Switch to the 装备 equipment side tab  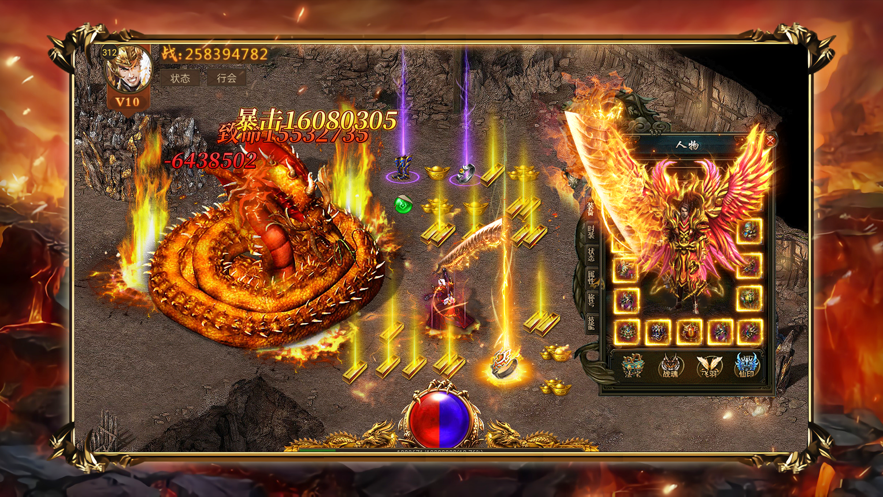click(591, 209)
